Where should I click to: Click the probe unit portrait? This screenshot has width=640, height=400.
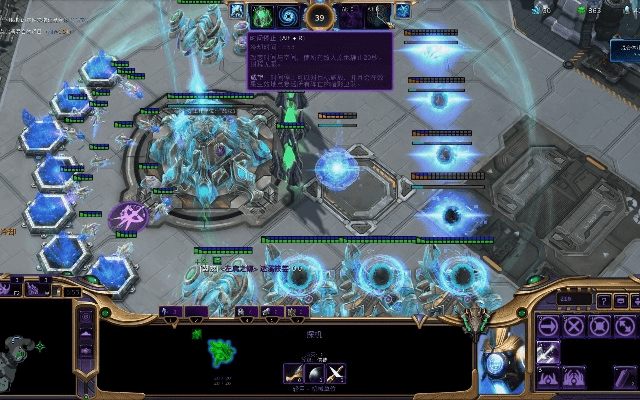pyautogui.click(x=498, y=361)
